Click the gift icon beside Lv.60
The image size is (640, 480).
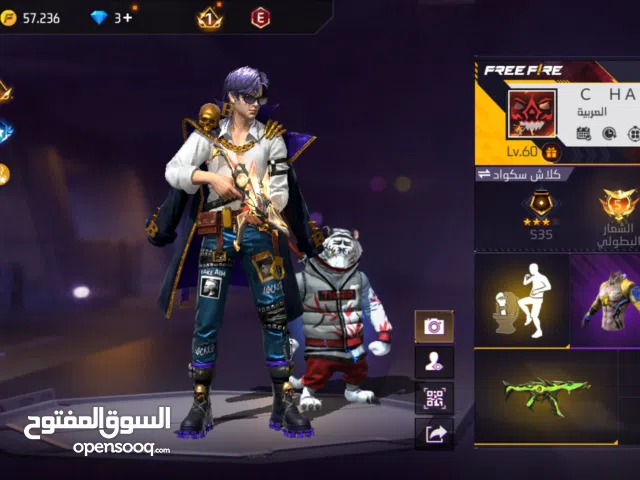551,152
